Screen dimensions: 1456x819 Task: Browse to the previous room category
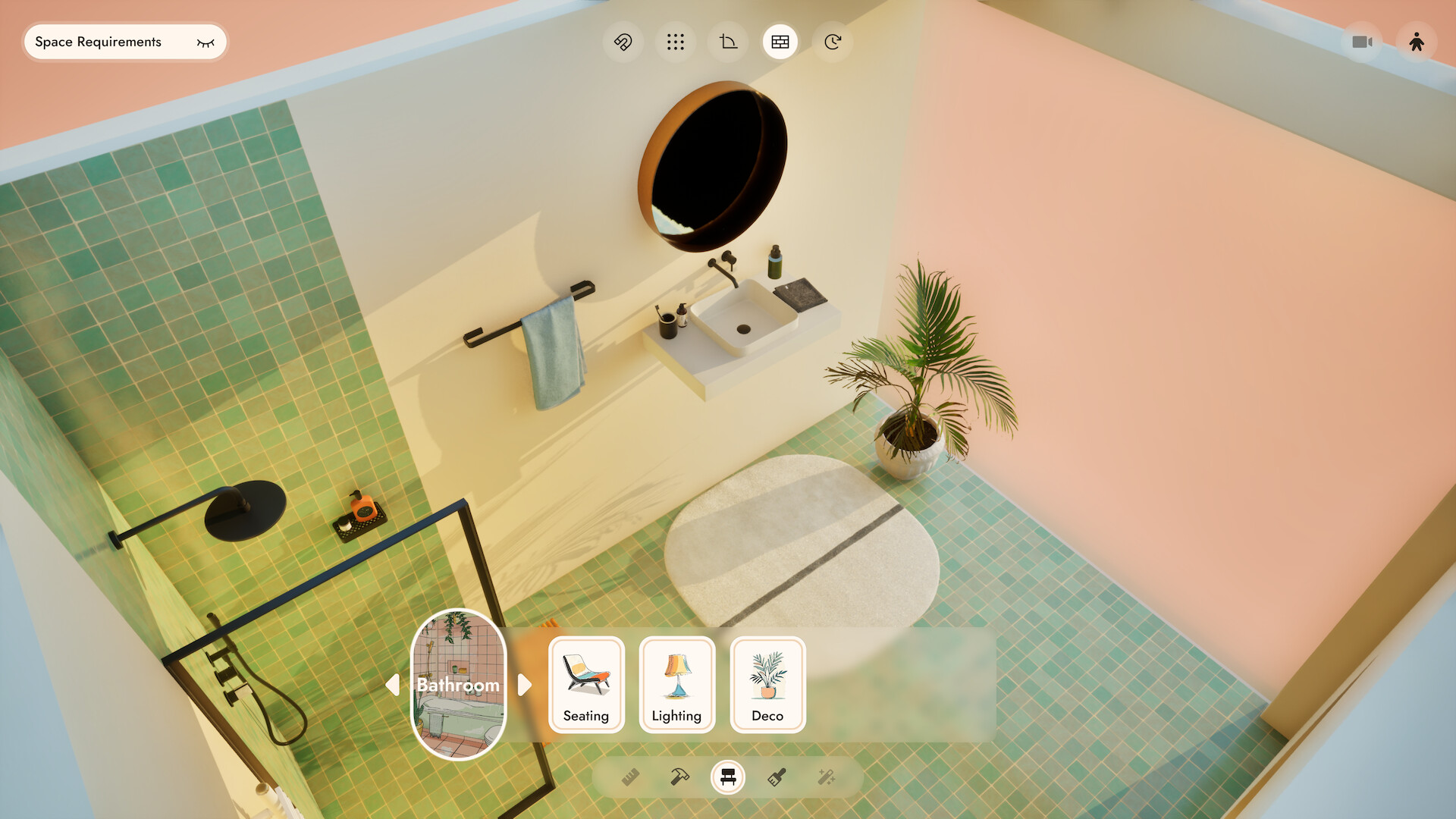394,685
